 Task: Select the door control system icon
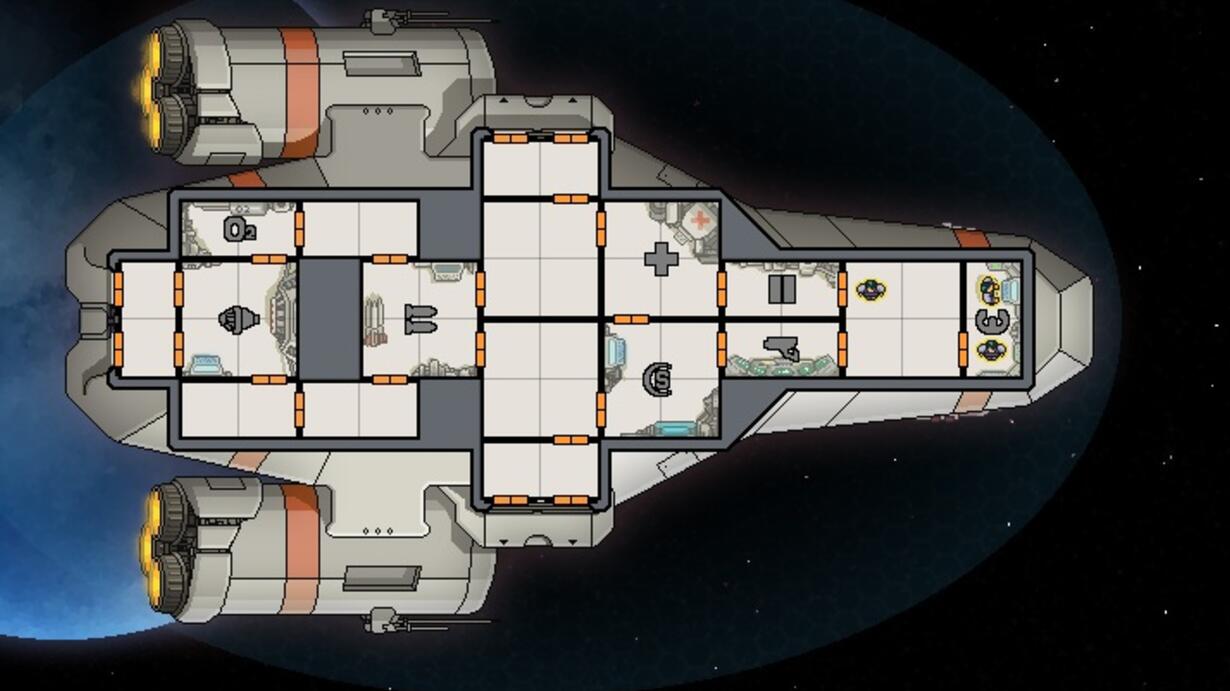coord(781,290)
